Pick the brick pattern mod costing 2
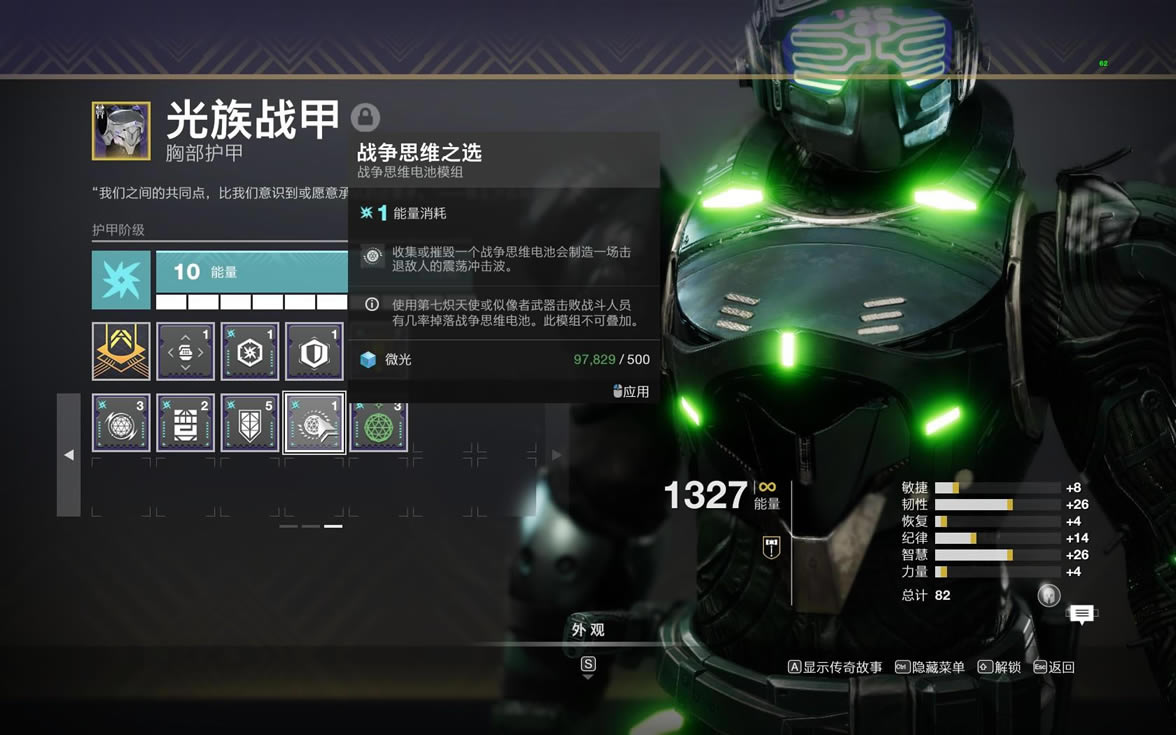1176x735 pixels. click(185, 422)
